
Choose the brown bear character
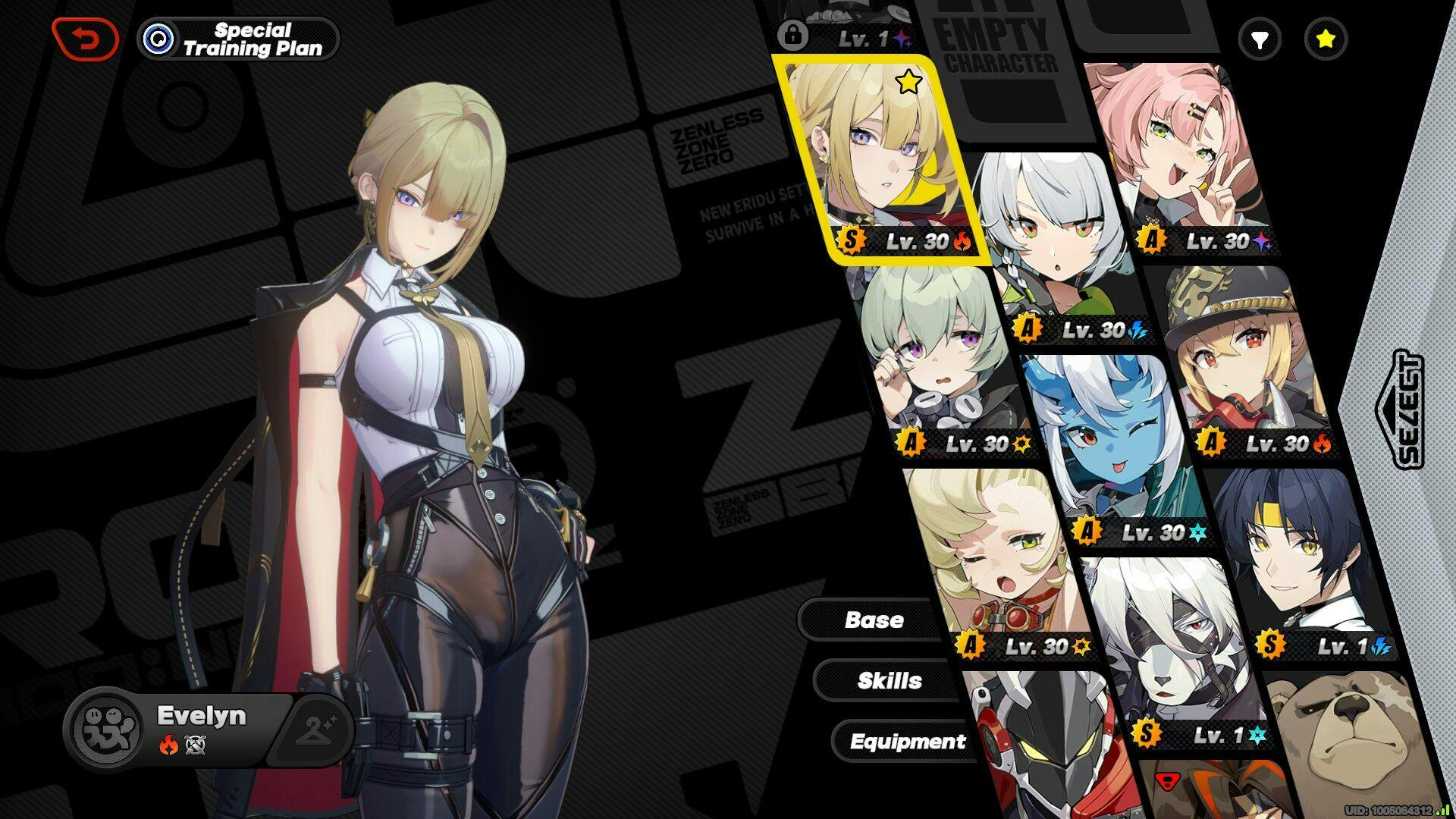pos(1350,743)
